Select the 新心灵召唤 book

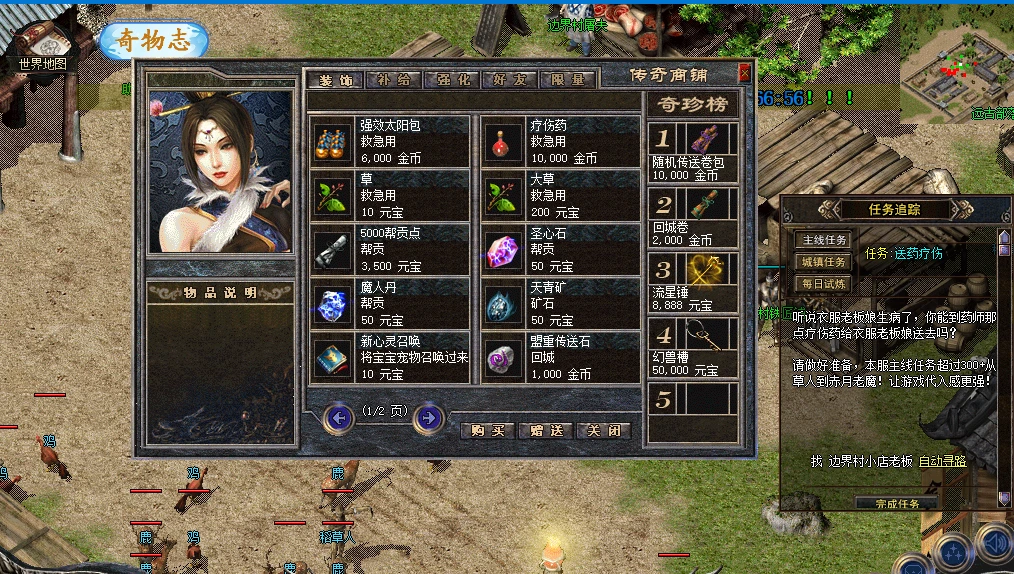[x=389, y=358]
